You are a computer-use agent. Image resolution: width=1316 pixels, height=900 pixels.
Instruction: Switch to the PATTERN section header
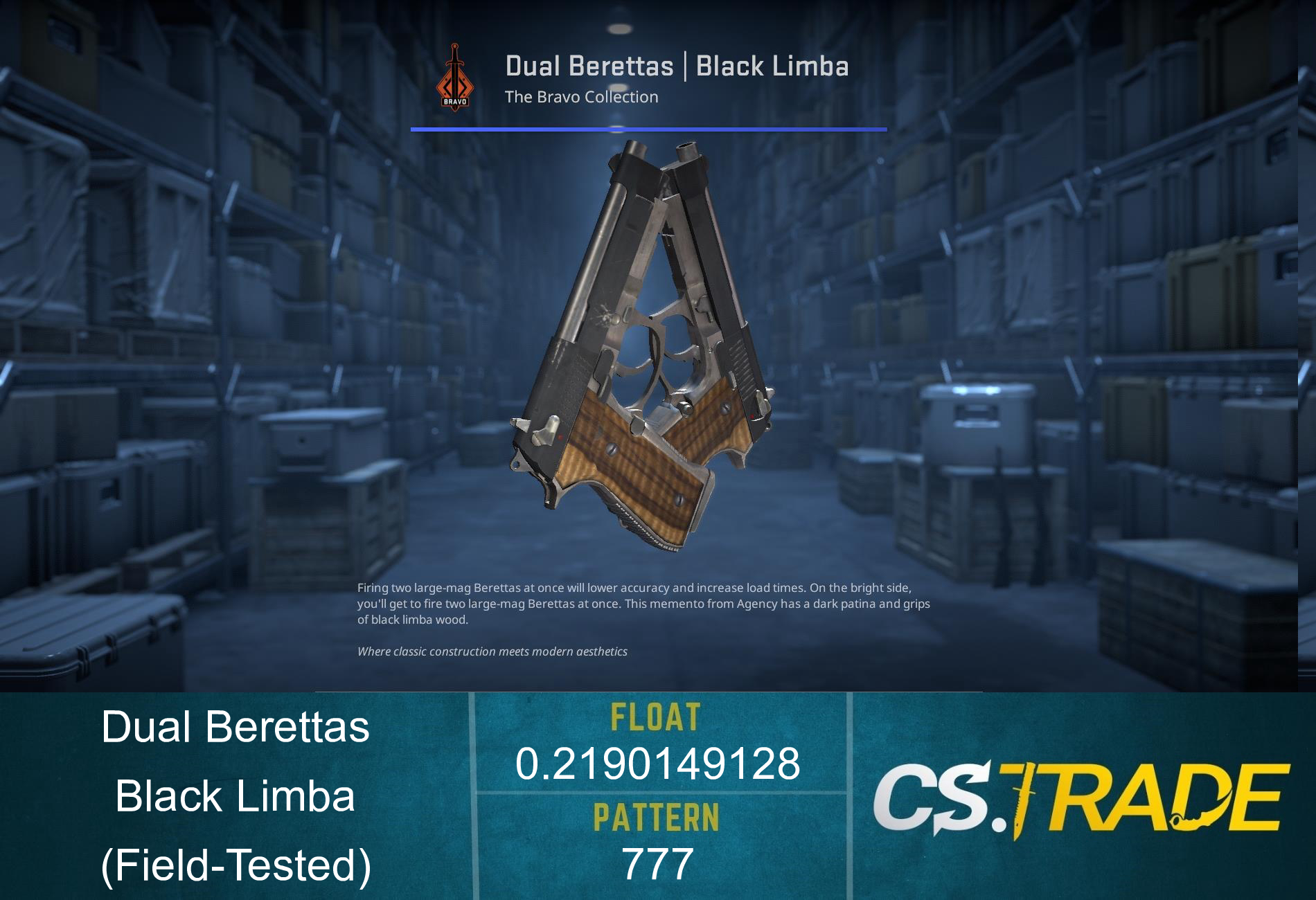tap(658, 818)
